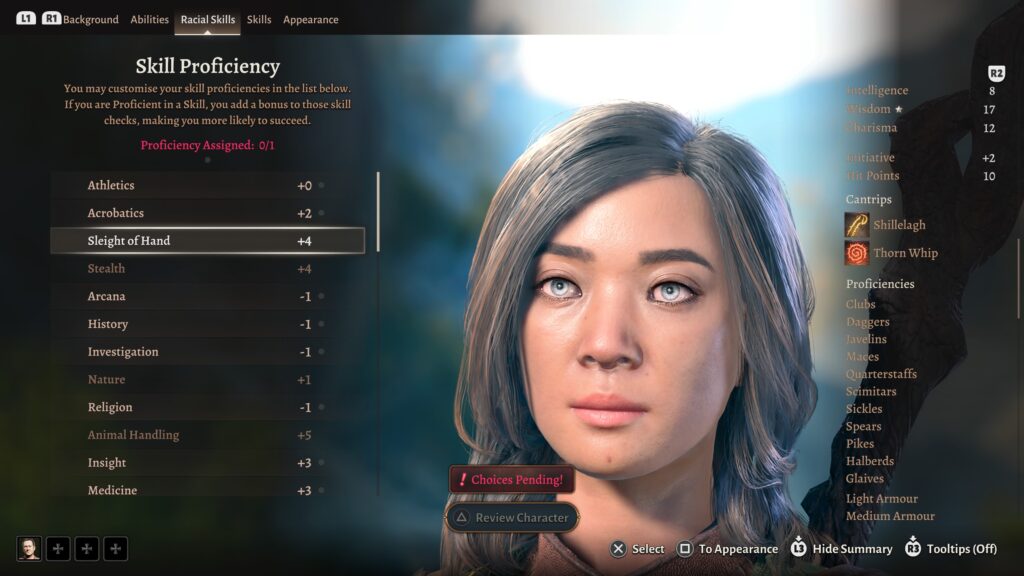
Task: Switch to the Background tab
Action: pyautogui.click(x=90, y=20)
